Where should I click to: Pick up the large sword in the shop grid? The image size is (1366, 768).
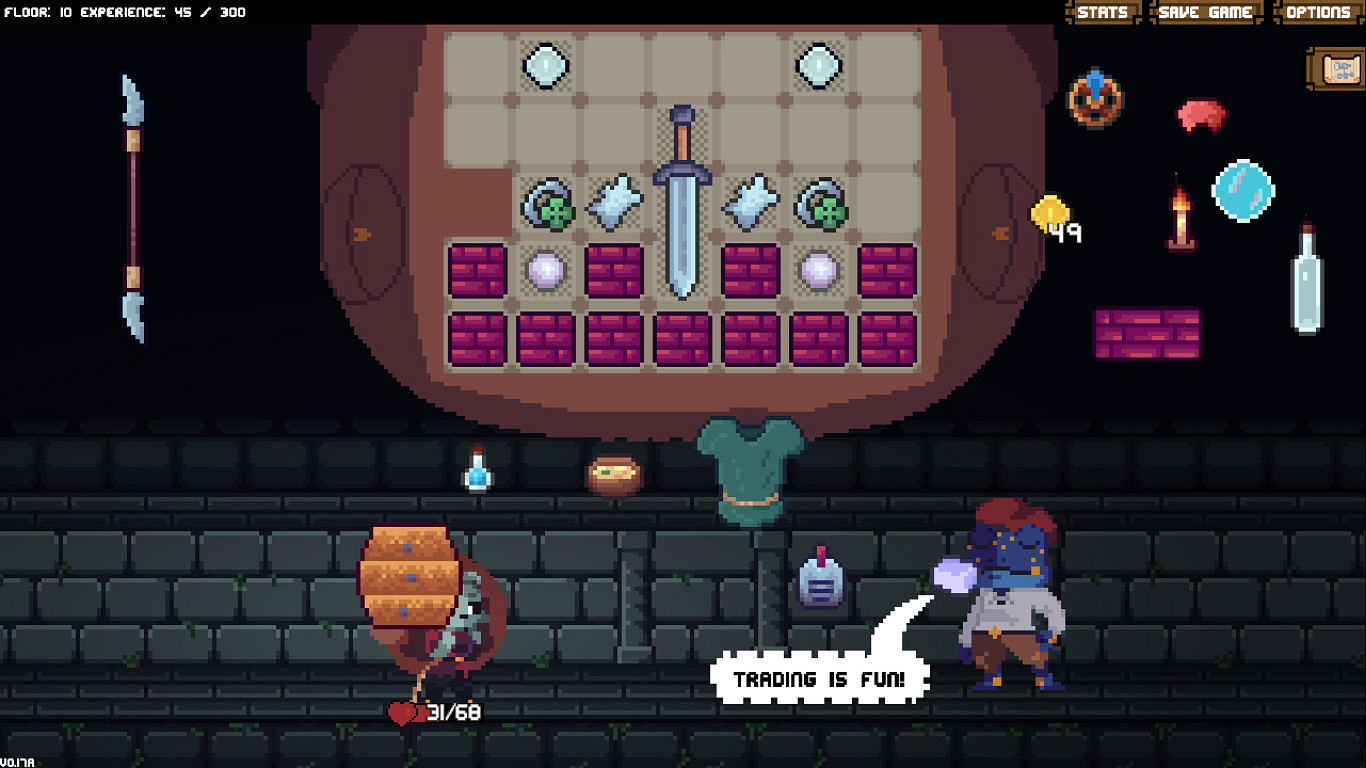coord(680,200)
